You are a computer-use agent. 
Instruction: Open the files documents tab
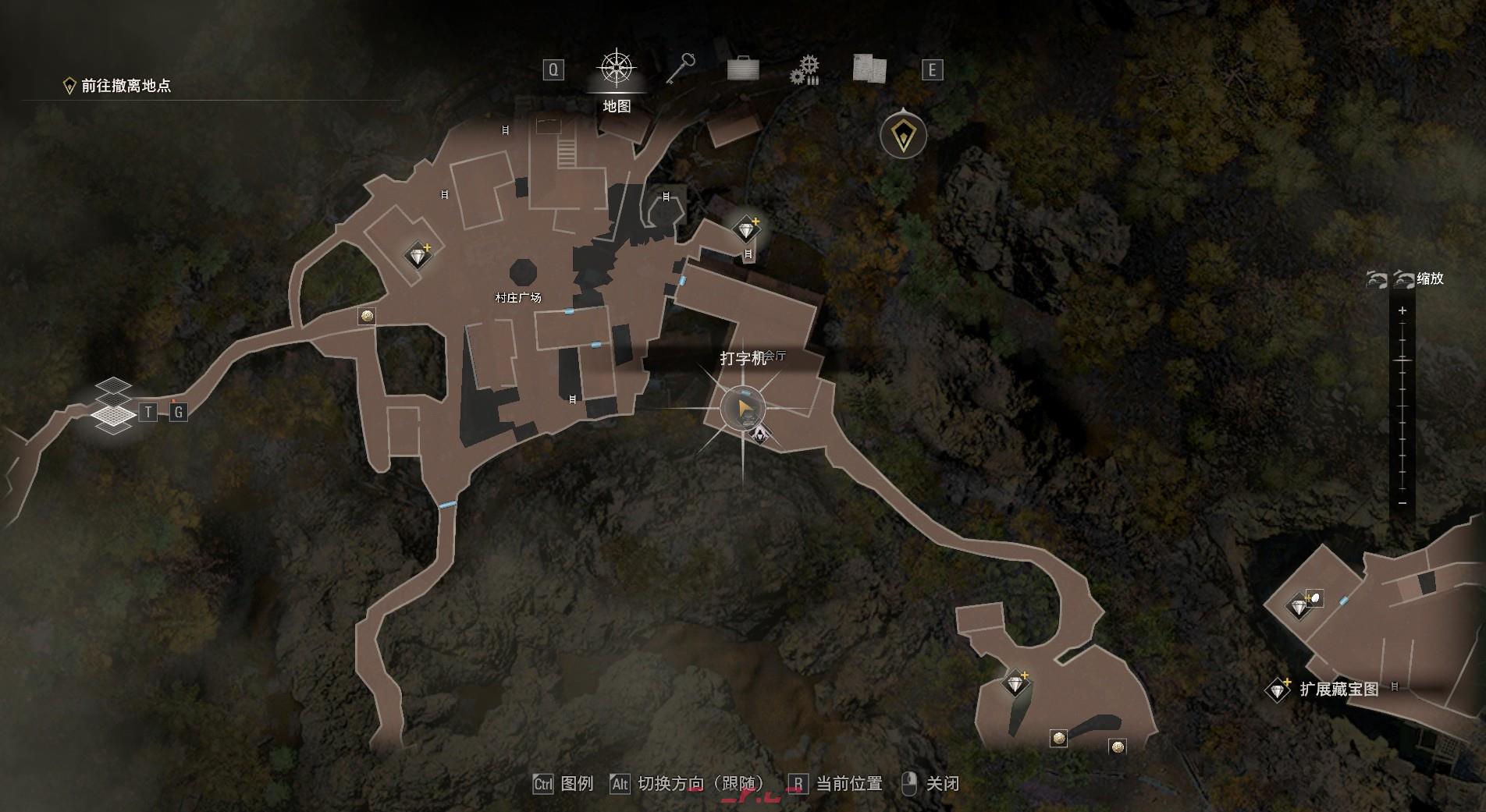click(x=869, y=69)
